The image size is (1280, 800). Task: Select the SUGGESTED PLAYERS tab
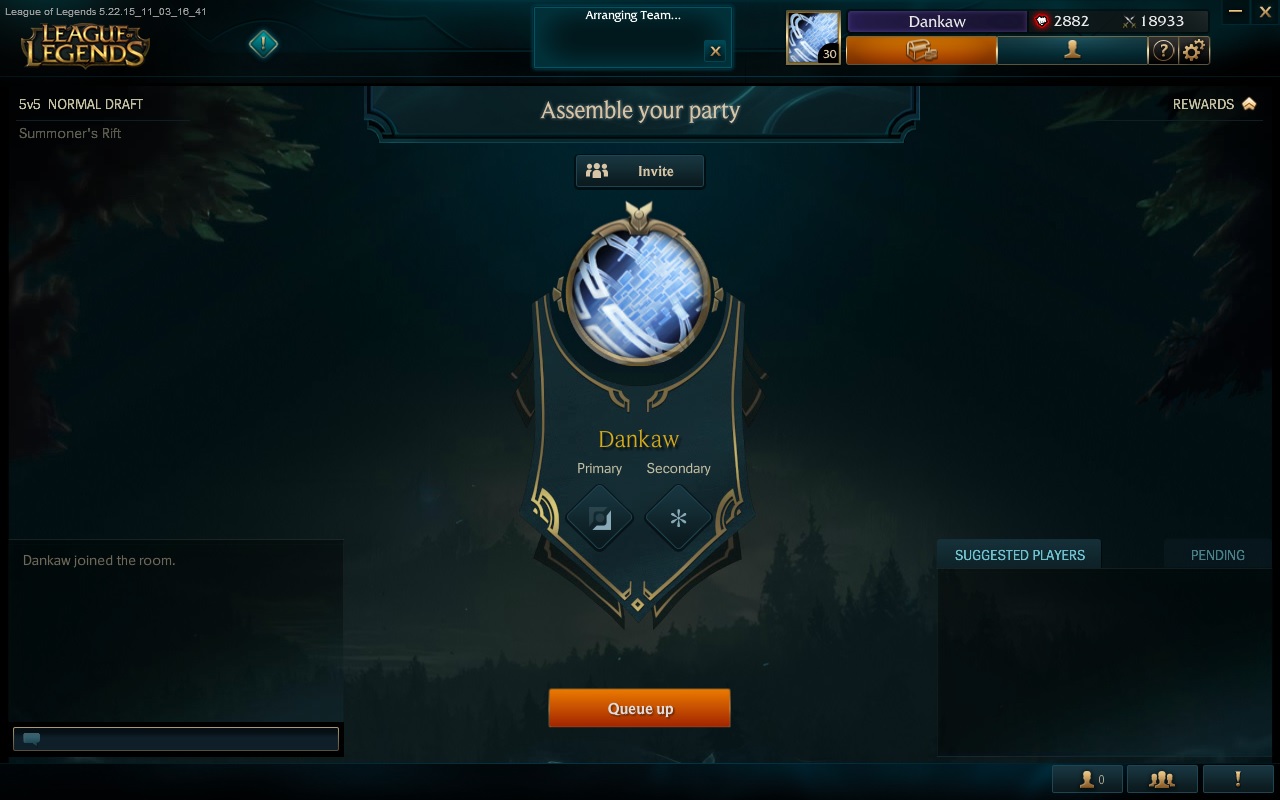(1018, 554)
